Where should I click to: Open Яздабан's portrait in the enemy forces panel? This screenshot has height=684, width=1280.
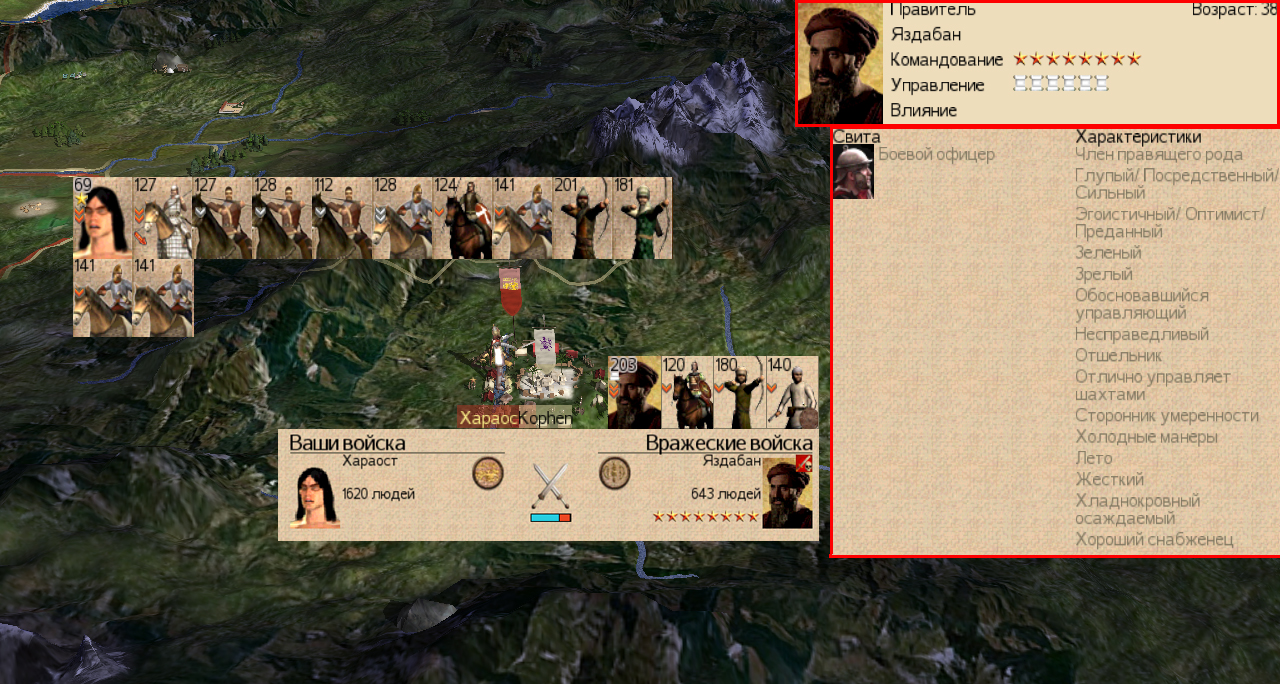point(787,492)
